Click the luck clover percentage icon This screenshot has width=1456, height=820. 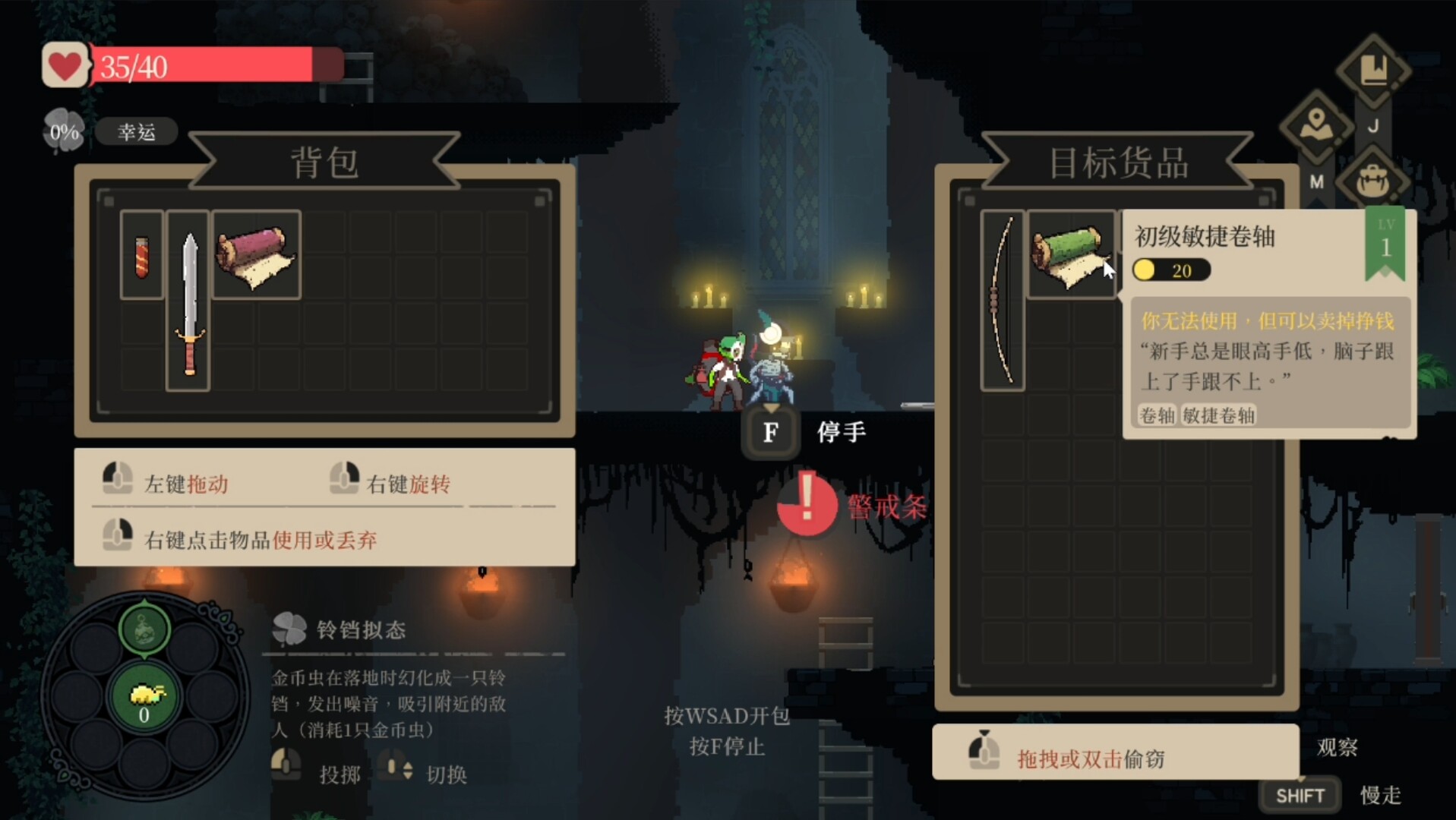(64, 132)
